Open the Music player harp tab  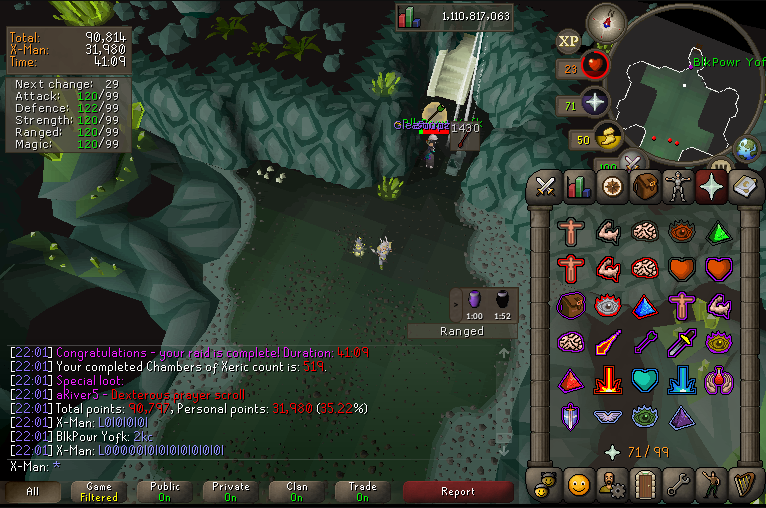(745, 484)
